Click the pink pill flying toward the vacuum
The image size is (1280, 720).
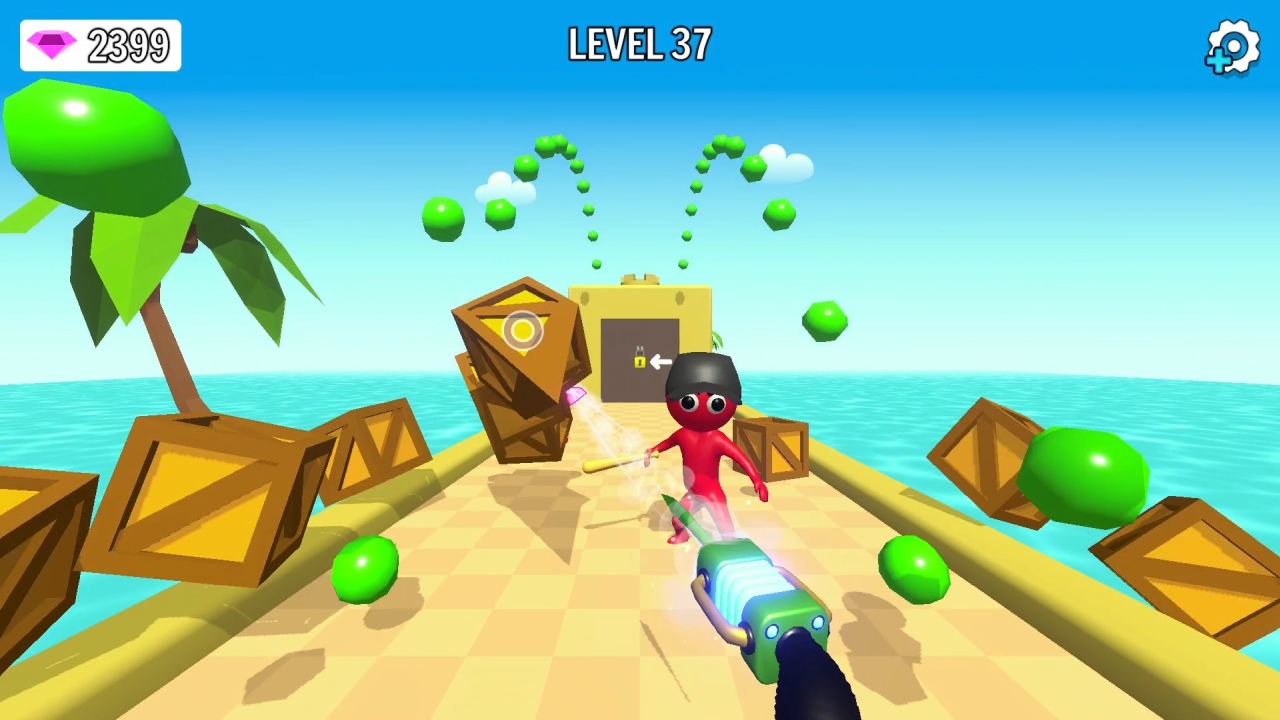578,396
